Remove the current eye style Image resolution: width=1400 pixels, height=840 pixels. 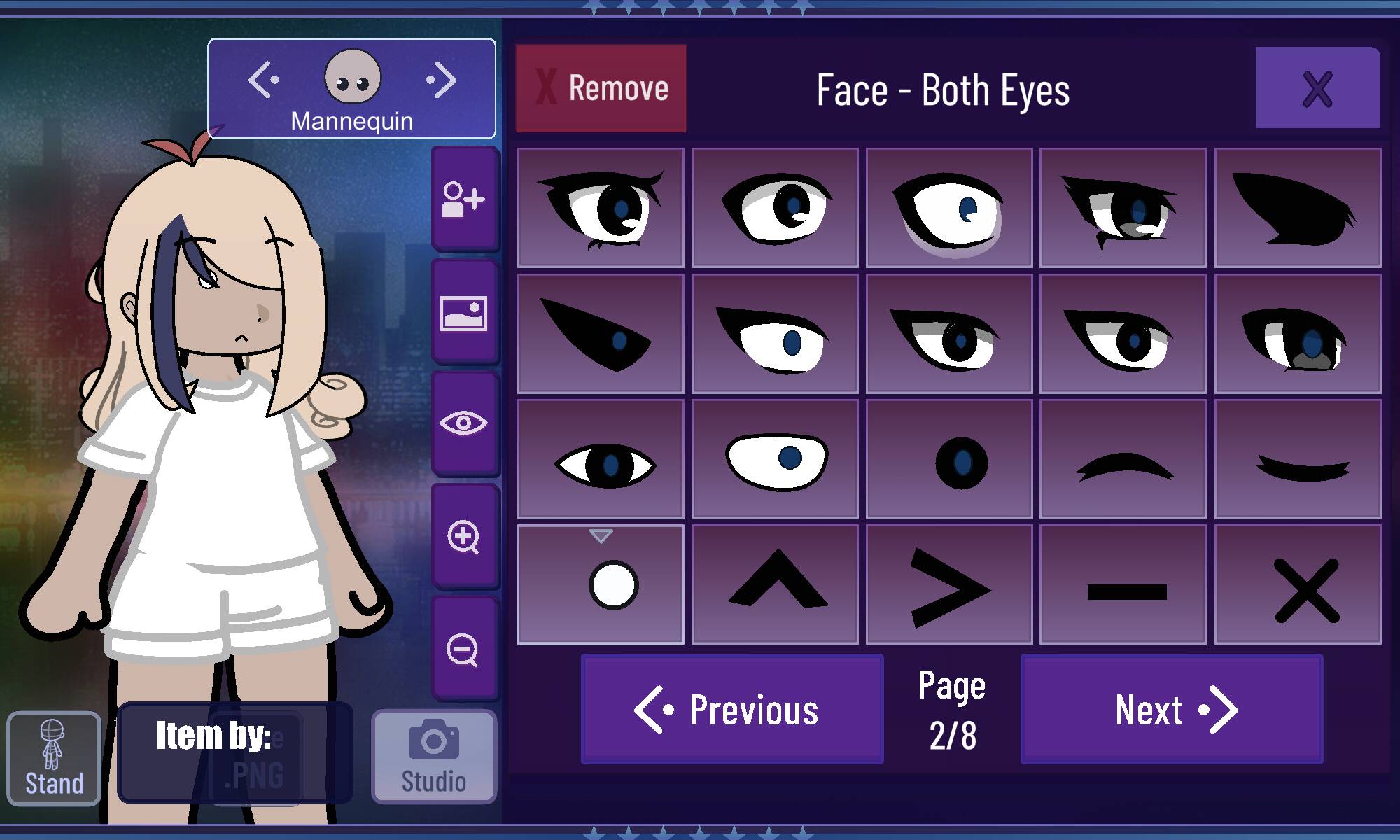601,89
